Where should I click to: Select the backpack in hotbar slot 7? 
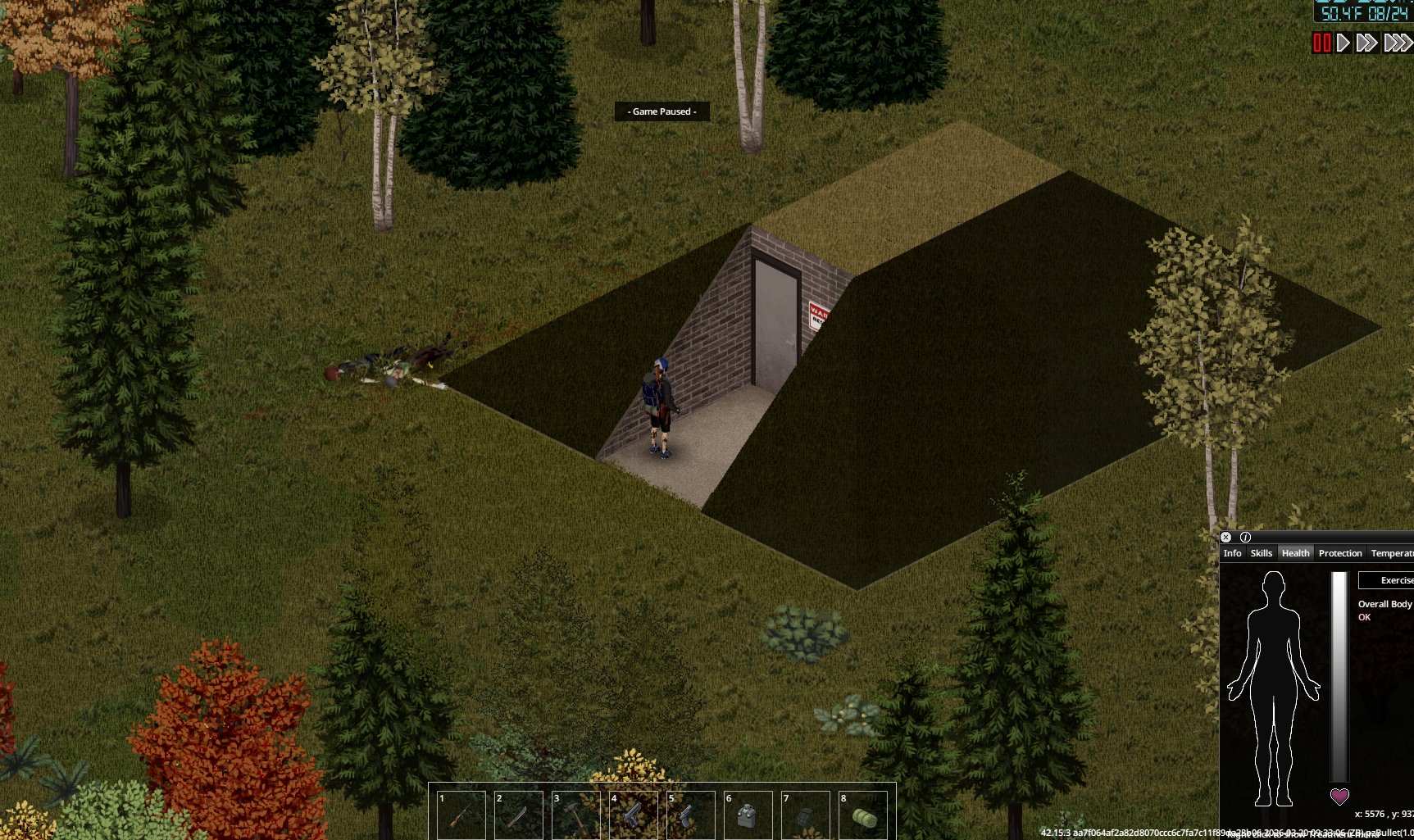(806, 815)
